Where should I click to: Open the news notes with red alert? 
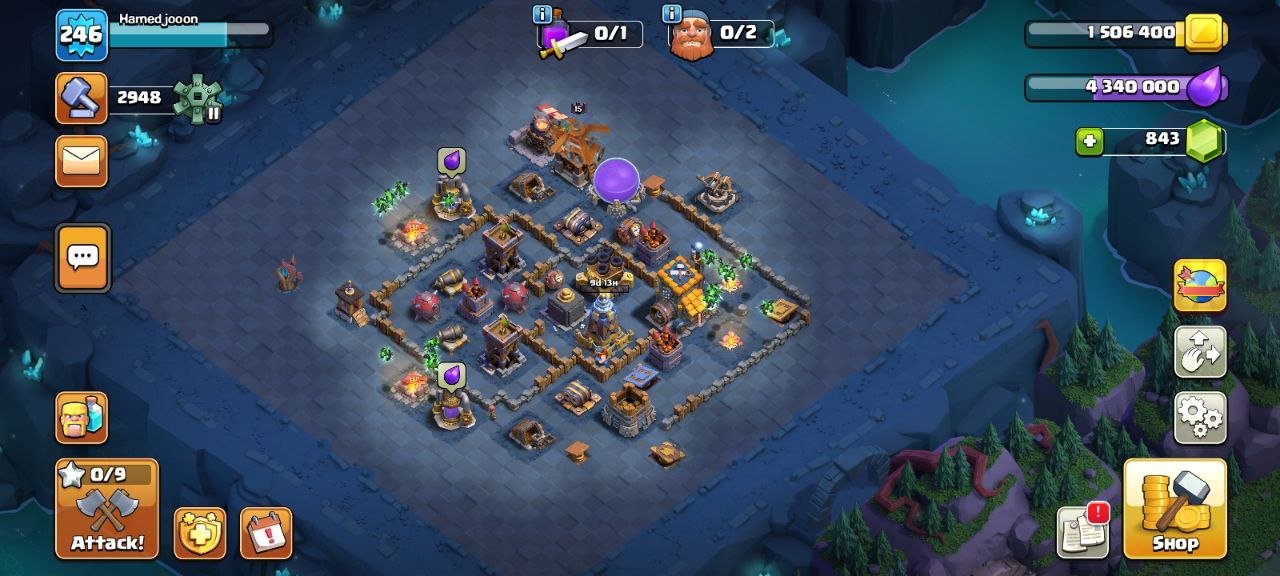1084,531
